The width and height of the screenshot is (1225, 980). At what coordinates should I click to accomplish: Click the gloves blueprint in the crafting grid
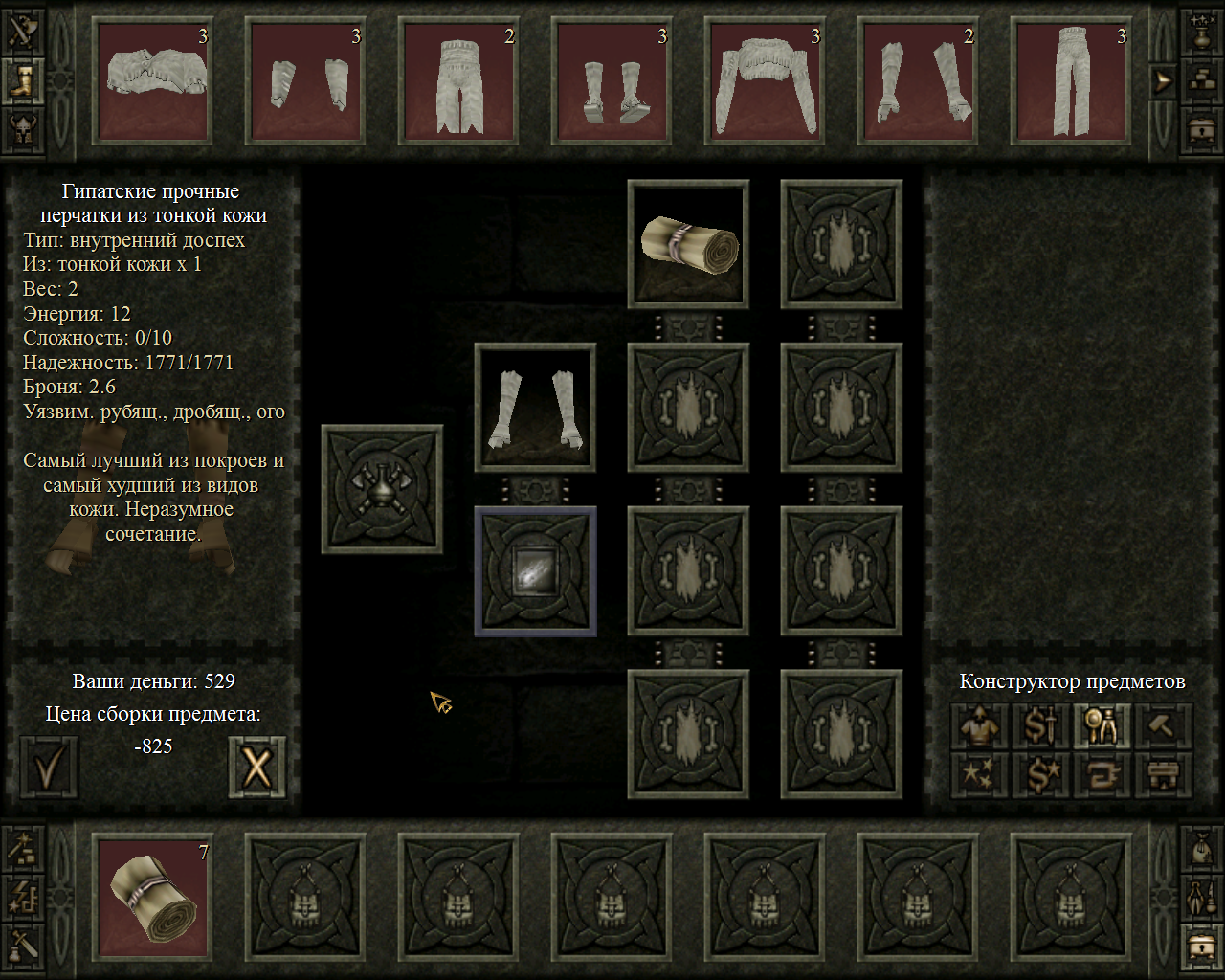(535, 406)
